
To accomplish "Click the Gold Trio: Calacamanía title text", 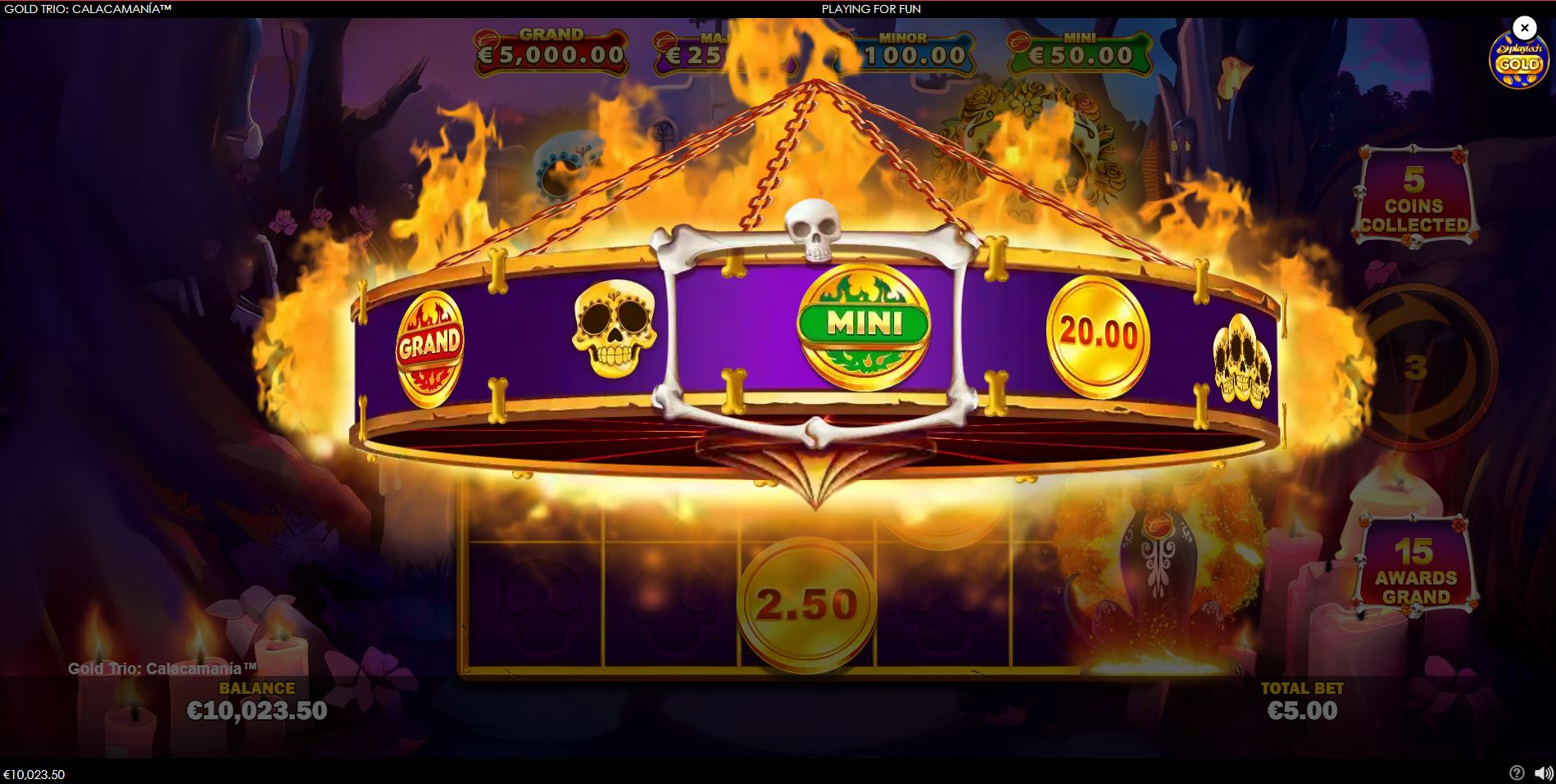I will [163, 668].
